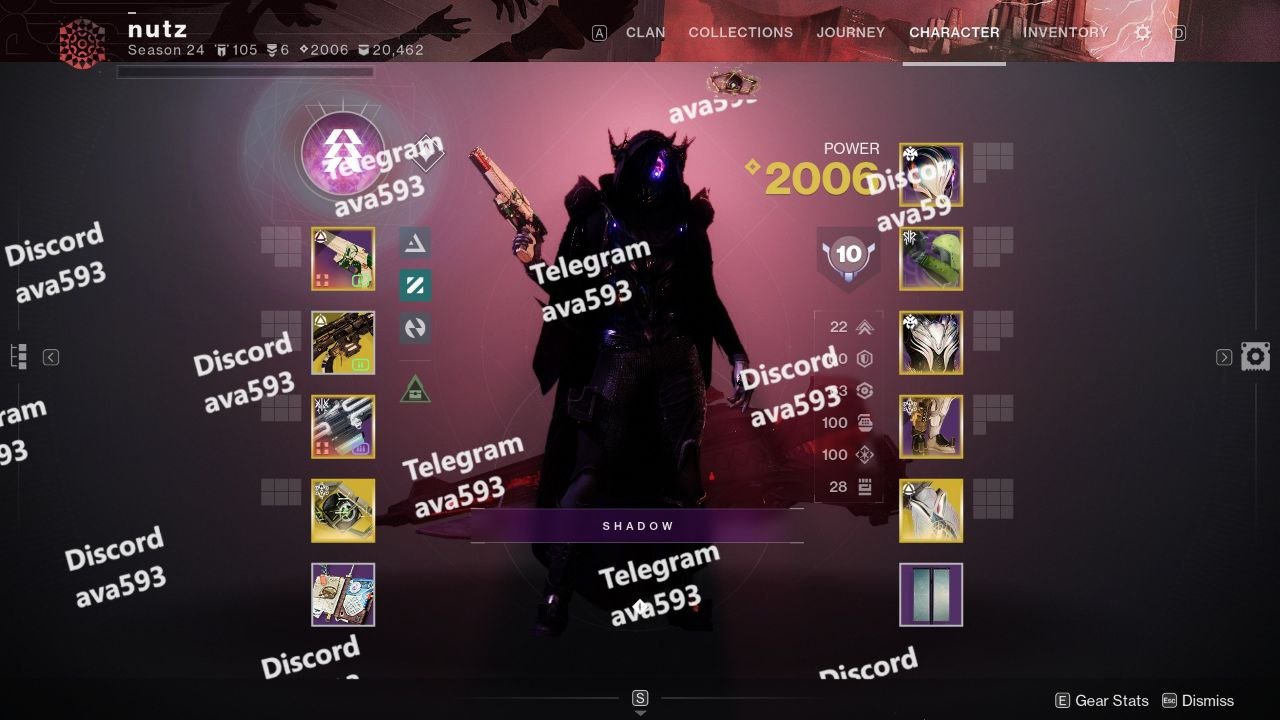
Task: Go to the Journey tab
Action: [x=850, y=32]
